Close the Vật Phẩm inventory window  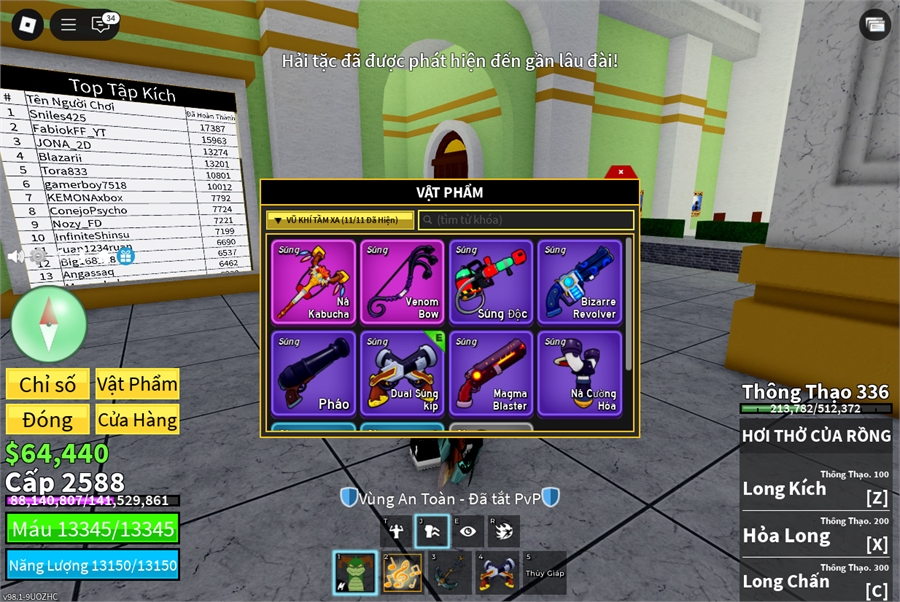click(x=620, y=171)
